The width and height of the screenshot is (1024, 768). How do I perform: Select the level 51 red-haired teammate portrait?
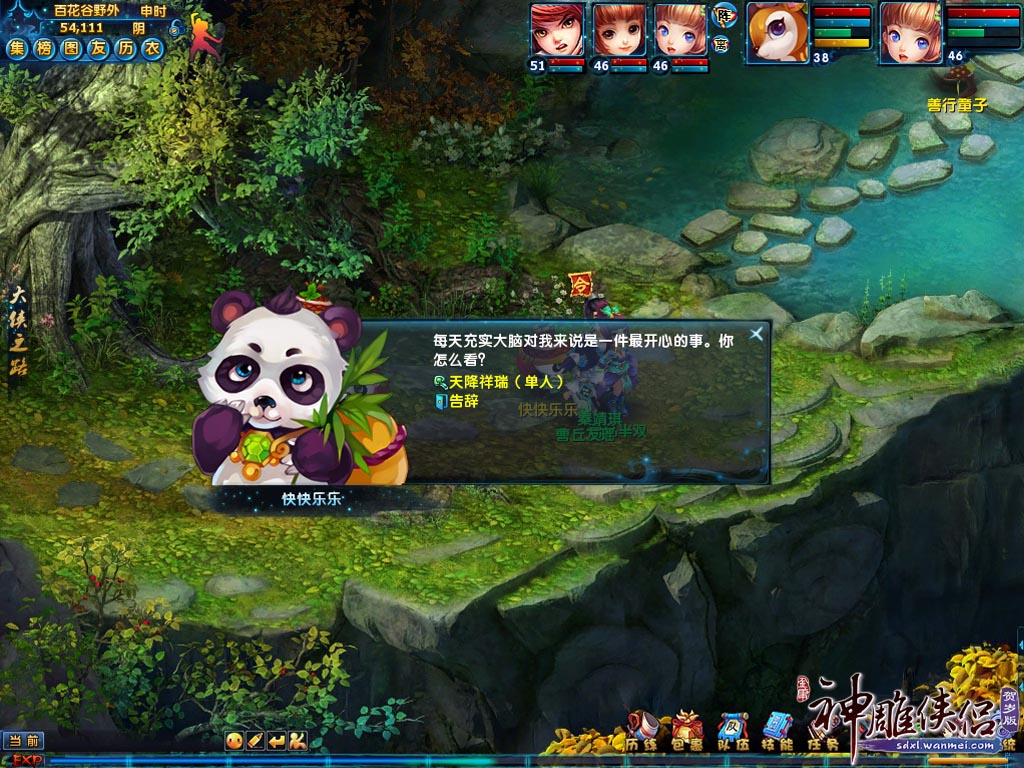(x=557, y=30)
